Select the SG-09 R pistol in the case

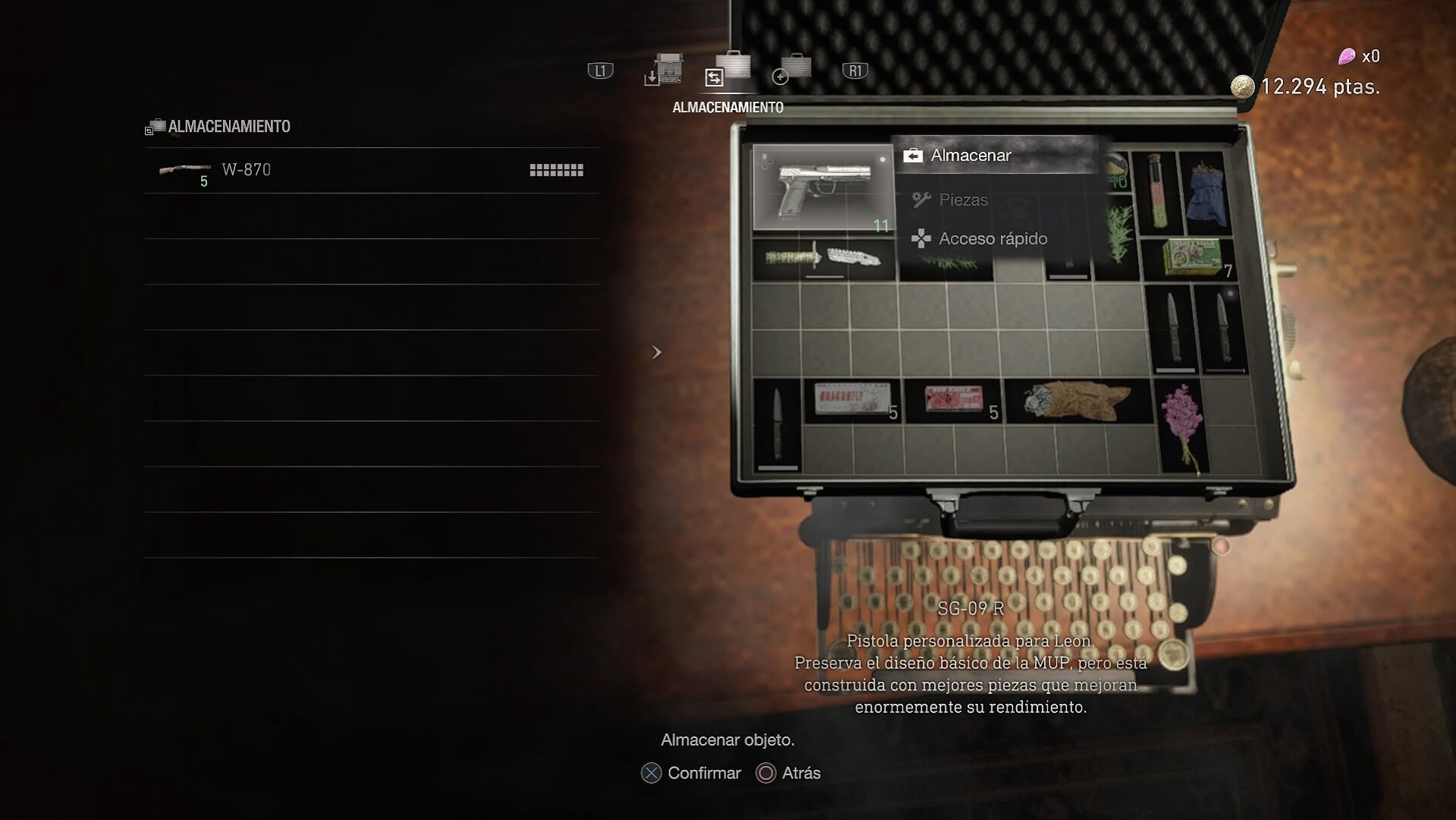point(823,187)
